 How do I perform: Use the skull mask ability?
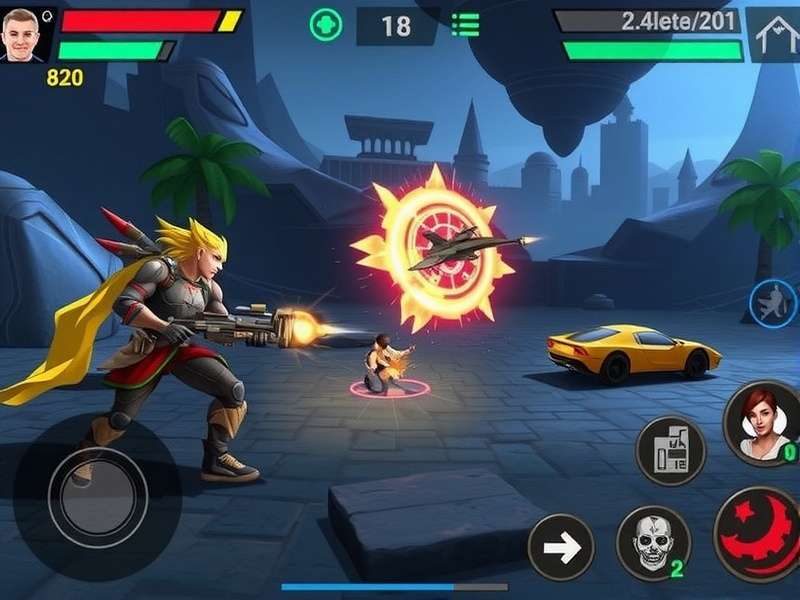(x=652, y=543)
